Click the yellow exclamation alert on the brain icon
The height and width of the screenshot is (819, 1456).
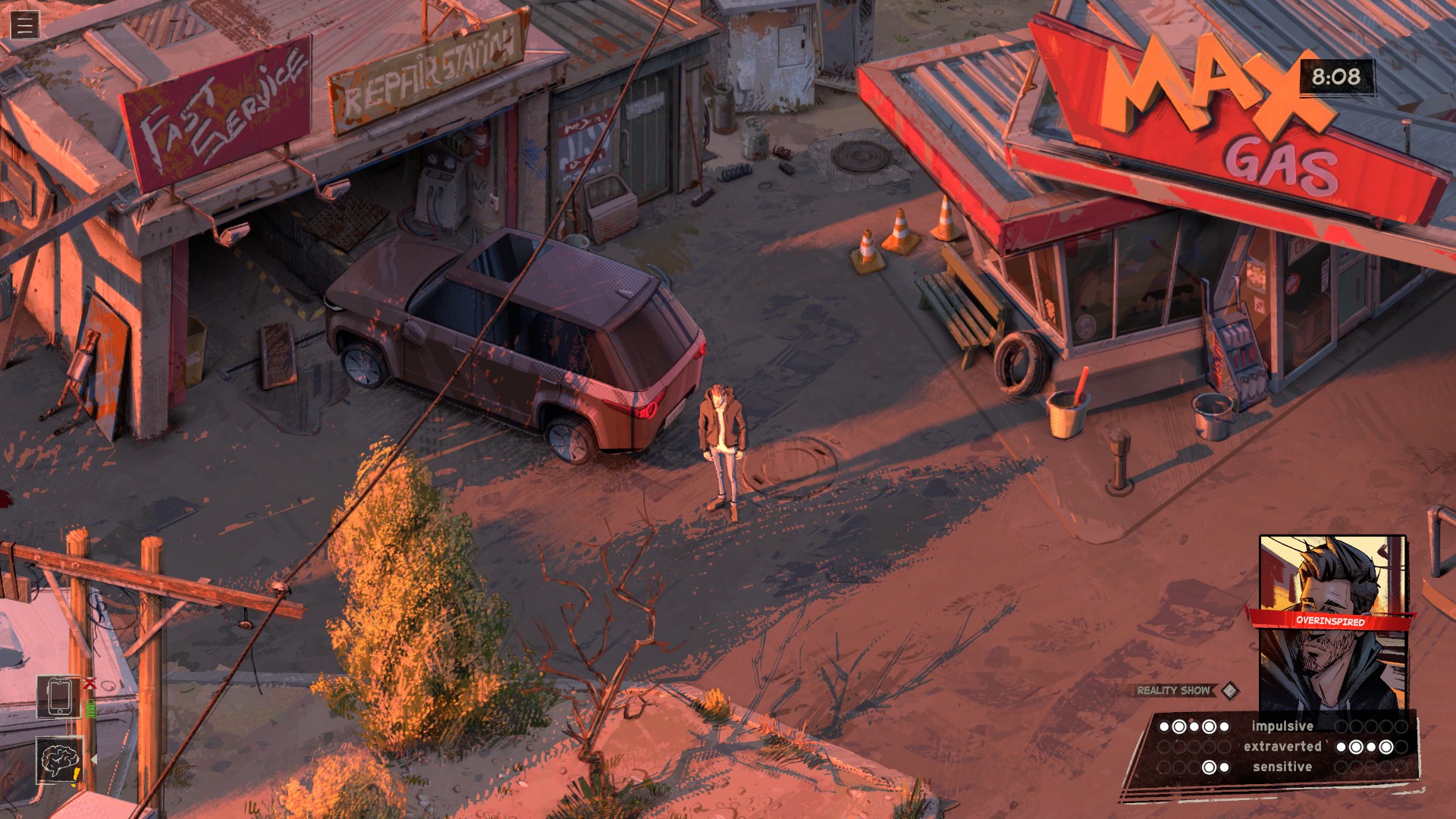point(76,773)
